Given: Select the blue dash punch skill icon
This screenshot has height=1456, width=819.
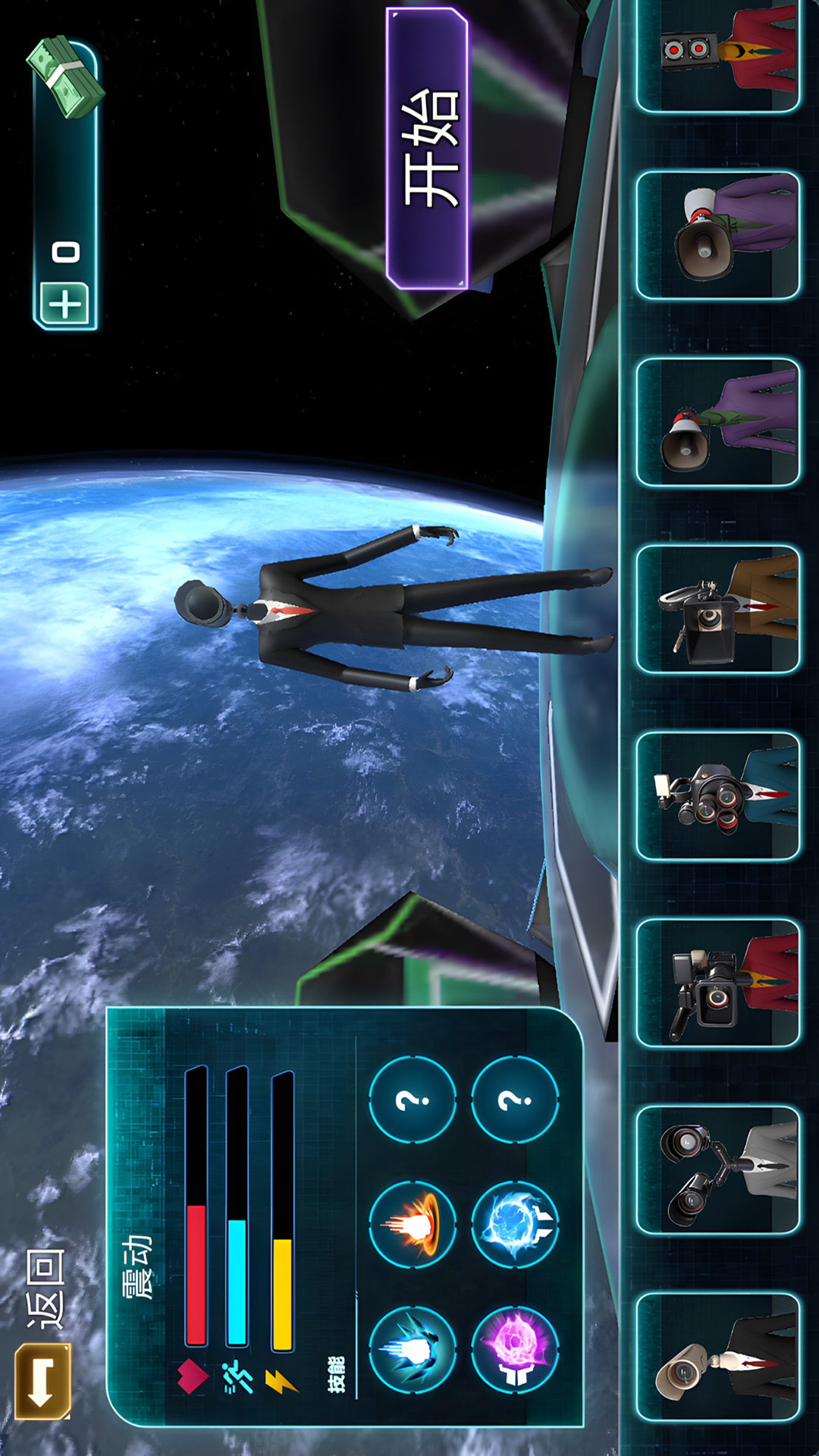Looking at the screenshot, I should pos(413,1349).
